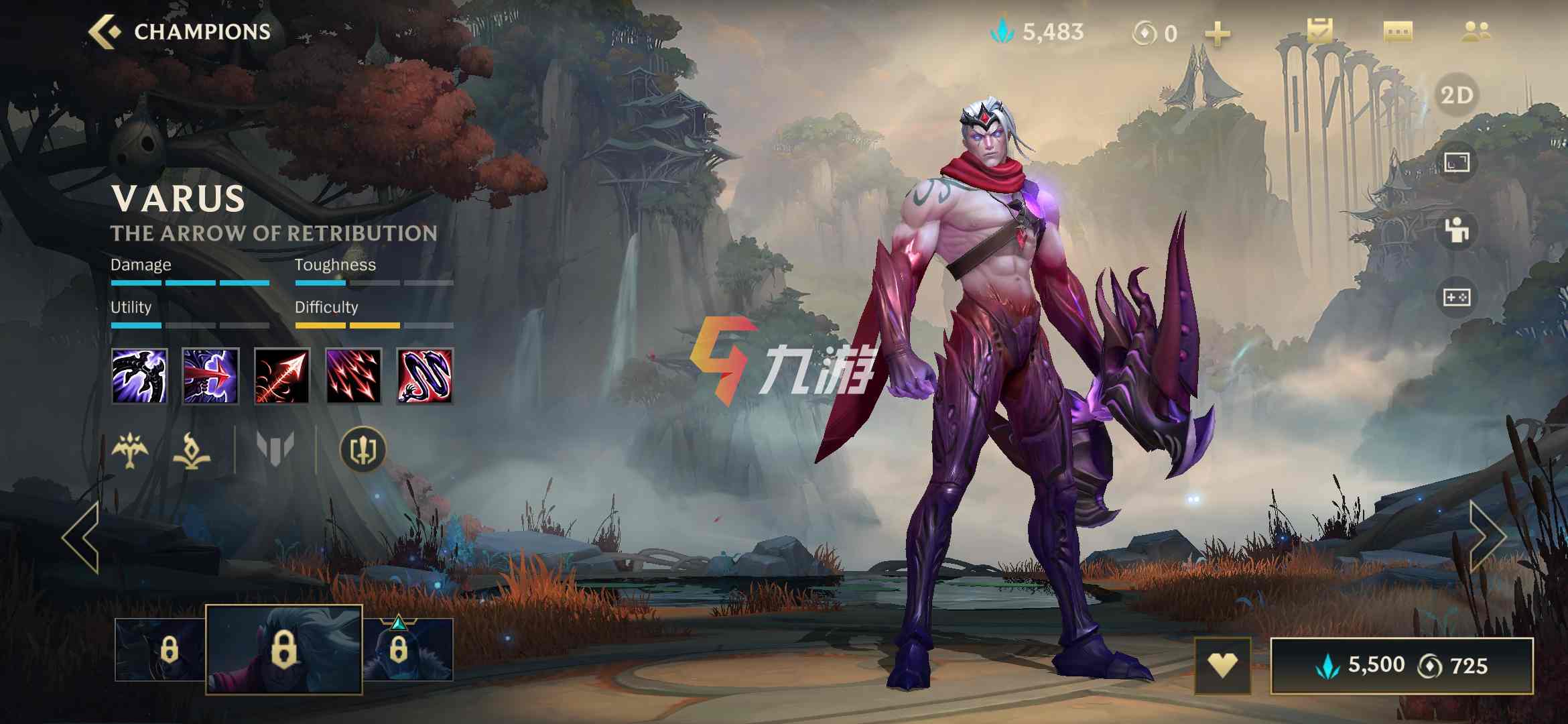This screenshot has width=1568, height=724.
Task: Select the chain of corruption ultimate icon
Action: (x=425, y=376)
